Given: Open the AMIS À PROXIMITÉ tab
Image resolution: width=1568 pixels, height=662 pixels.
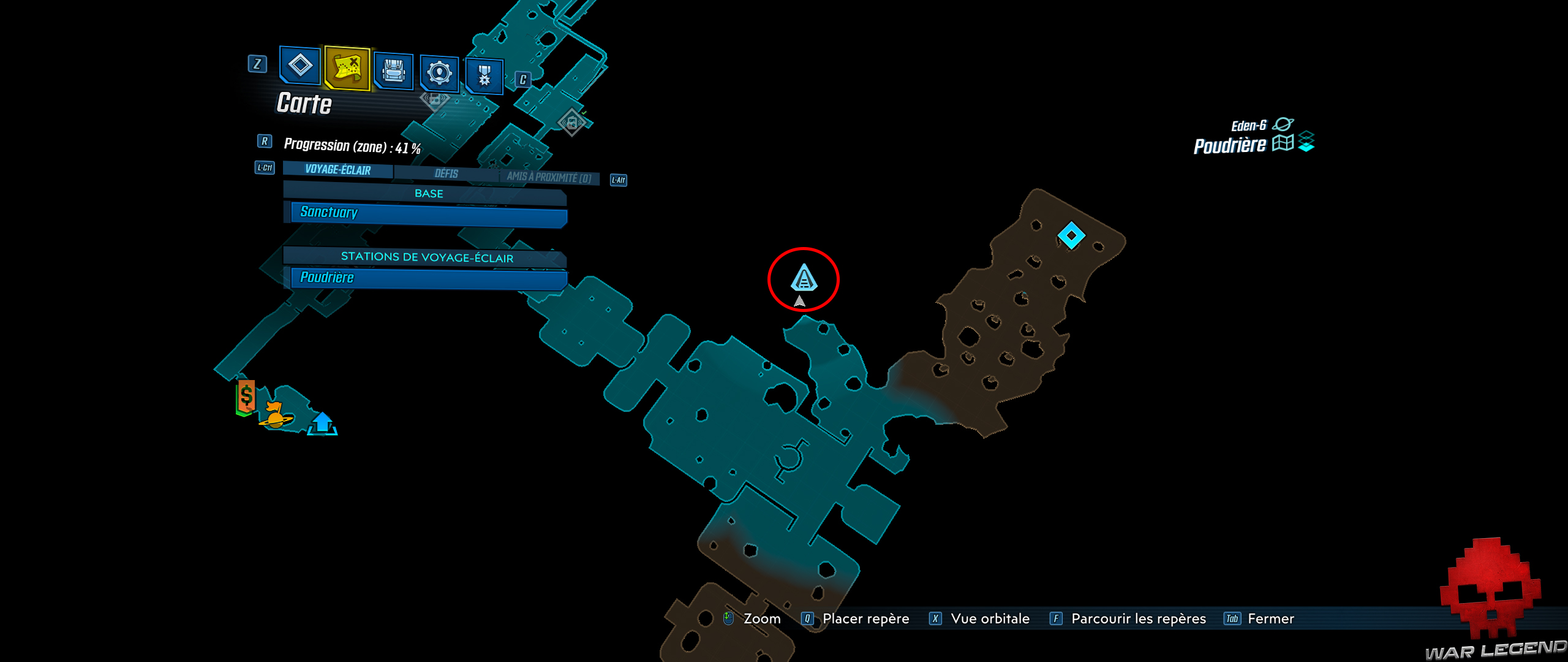Looking at the screenshot, I should pos(546,177).
